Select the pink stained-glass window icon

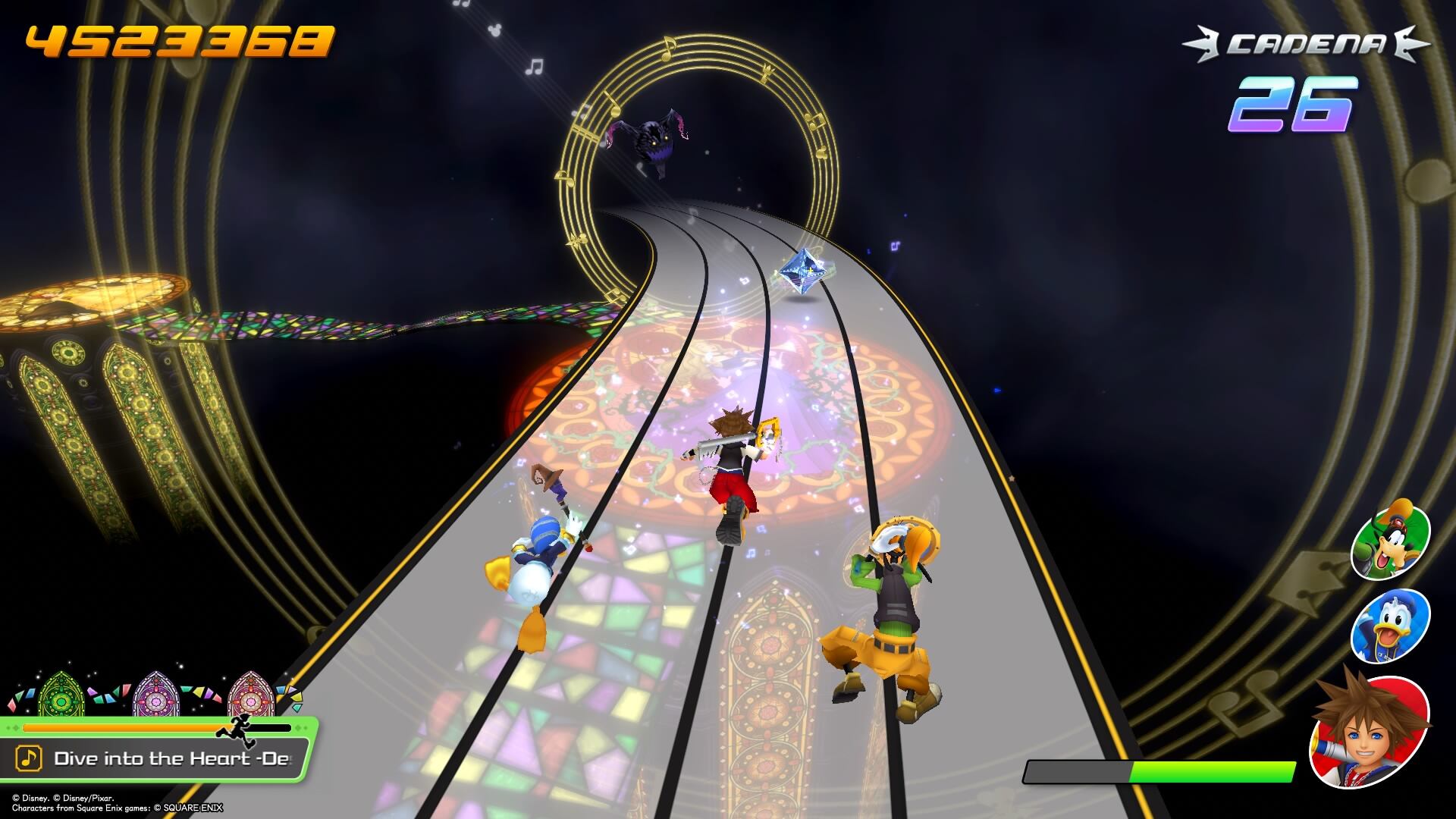click(250, 694)
